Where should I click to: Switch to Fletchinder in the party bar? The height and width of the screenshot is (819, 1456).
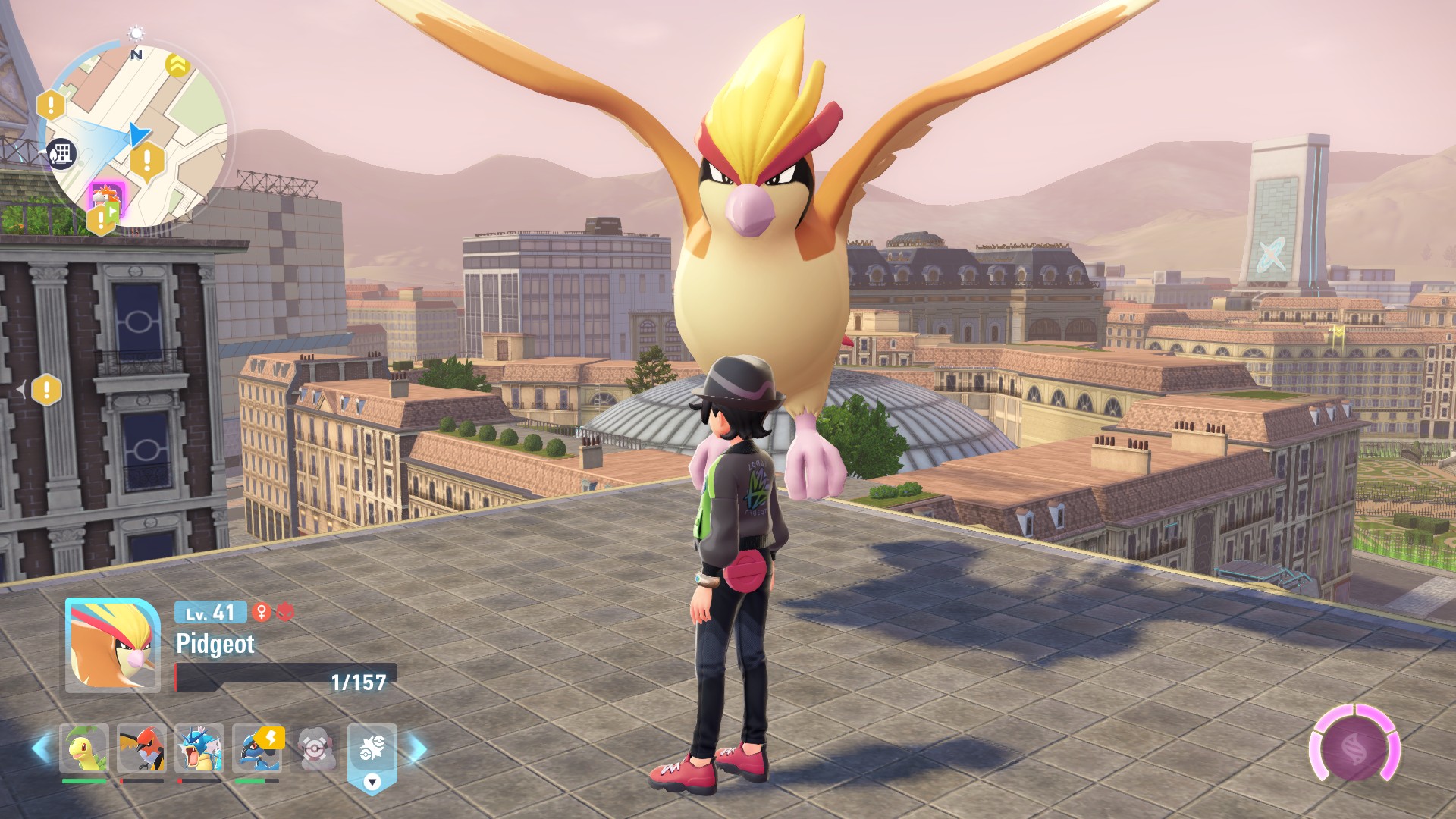[142, 748]
